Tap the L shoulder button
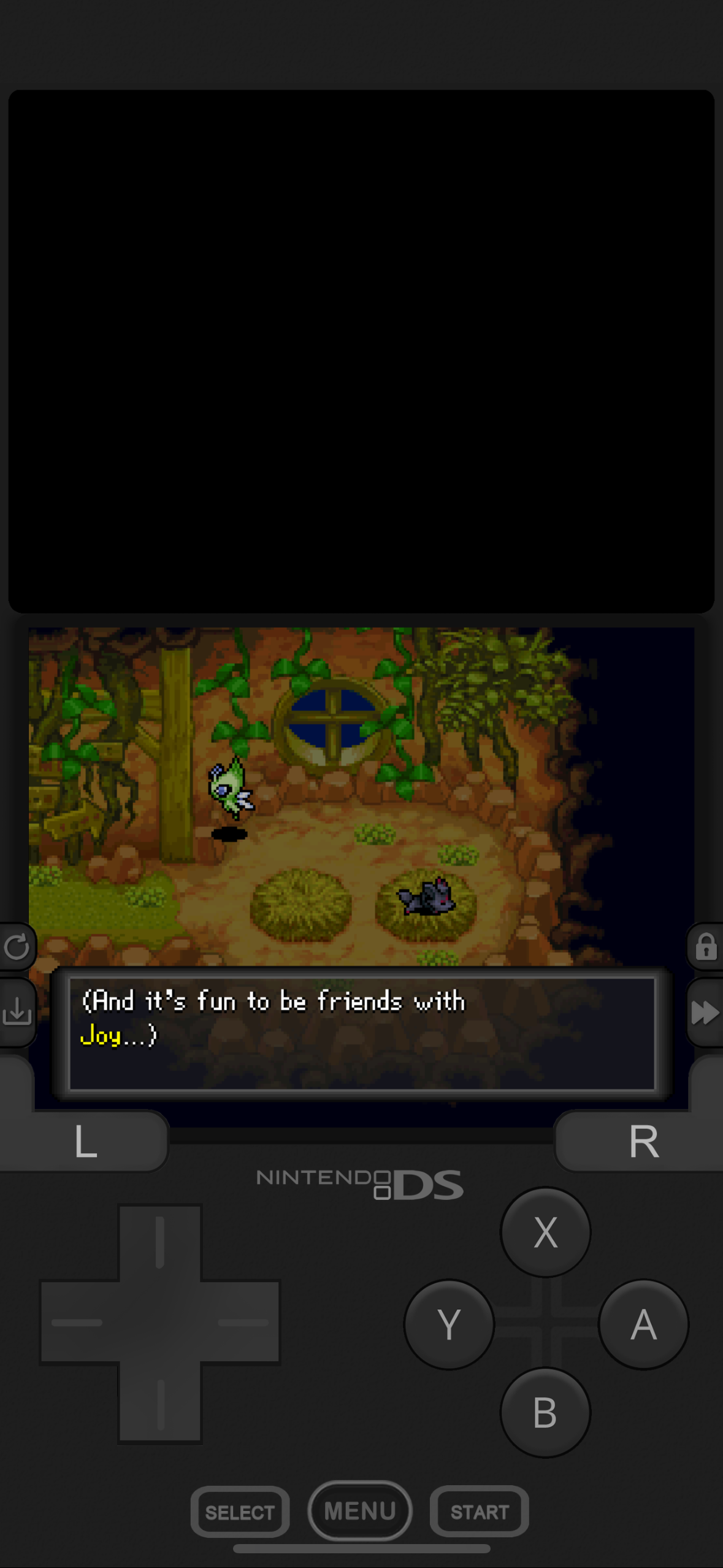Viewport: 723px width, 1568px height. 85,1142
